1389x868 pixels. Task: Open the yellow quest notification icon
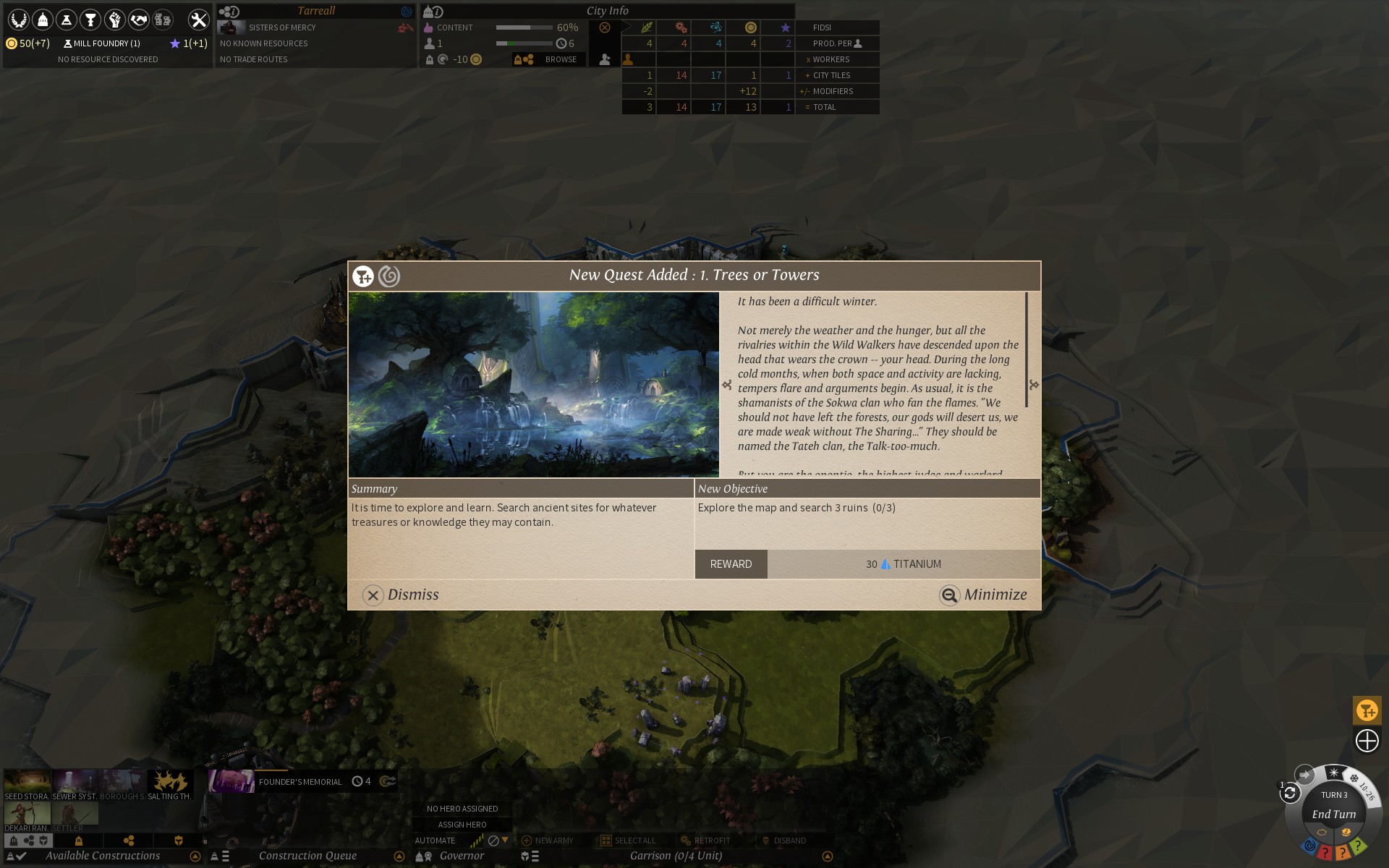1367,710
